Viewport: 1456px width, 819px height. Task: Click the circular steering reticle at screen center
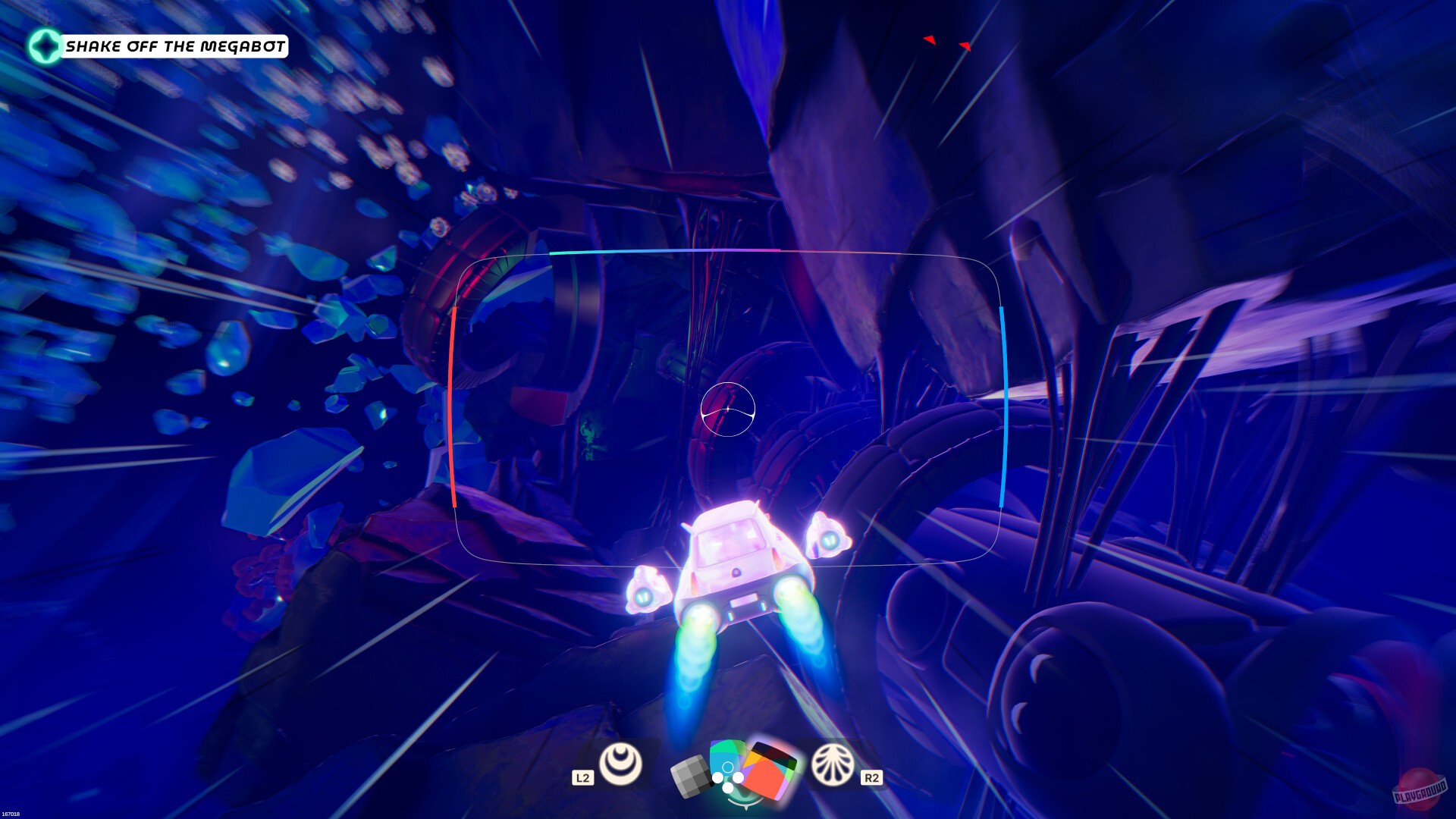point(729,409)
